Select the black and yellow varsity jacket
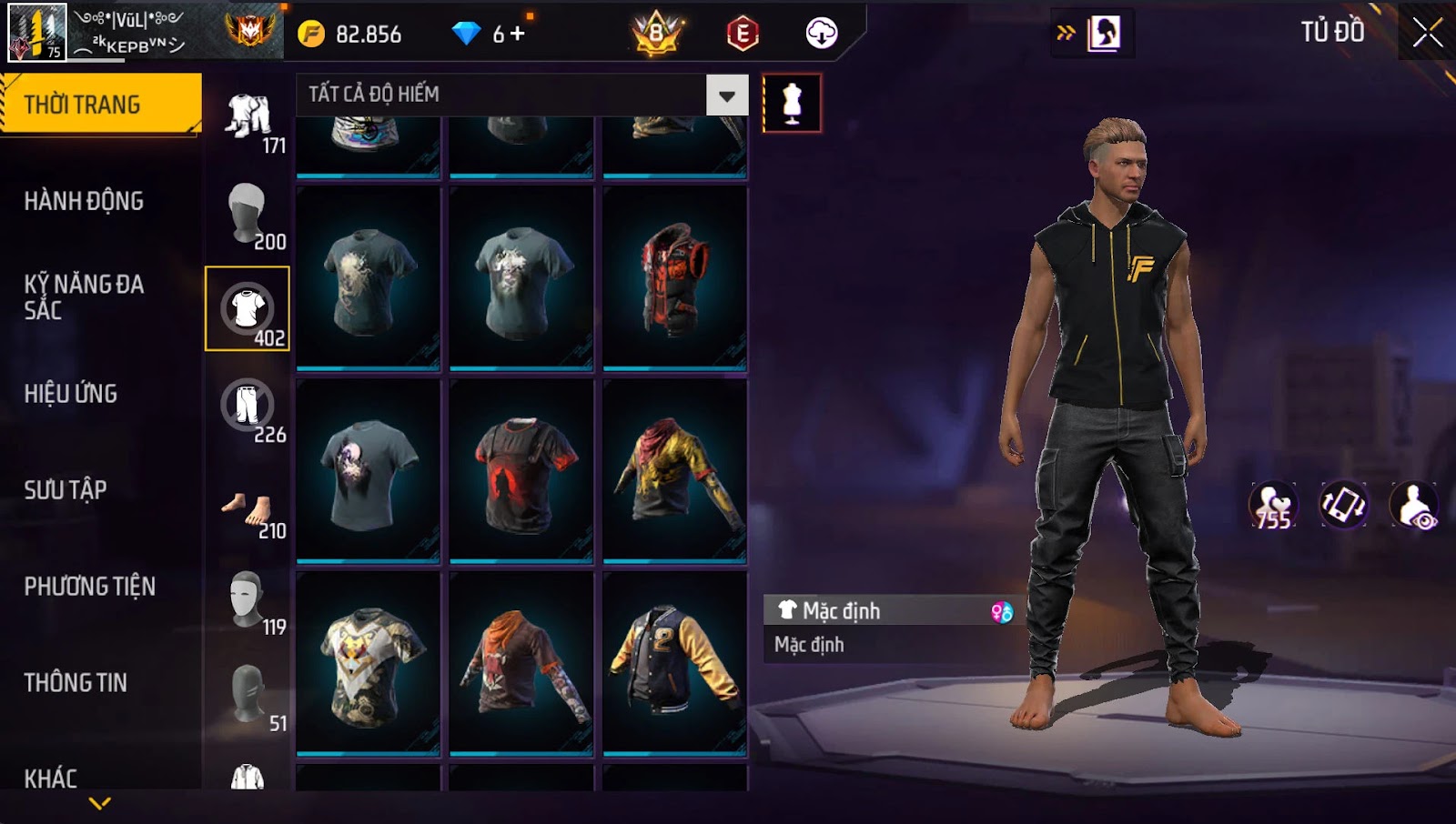 click(x=674, y=663)
